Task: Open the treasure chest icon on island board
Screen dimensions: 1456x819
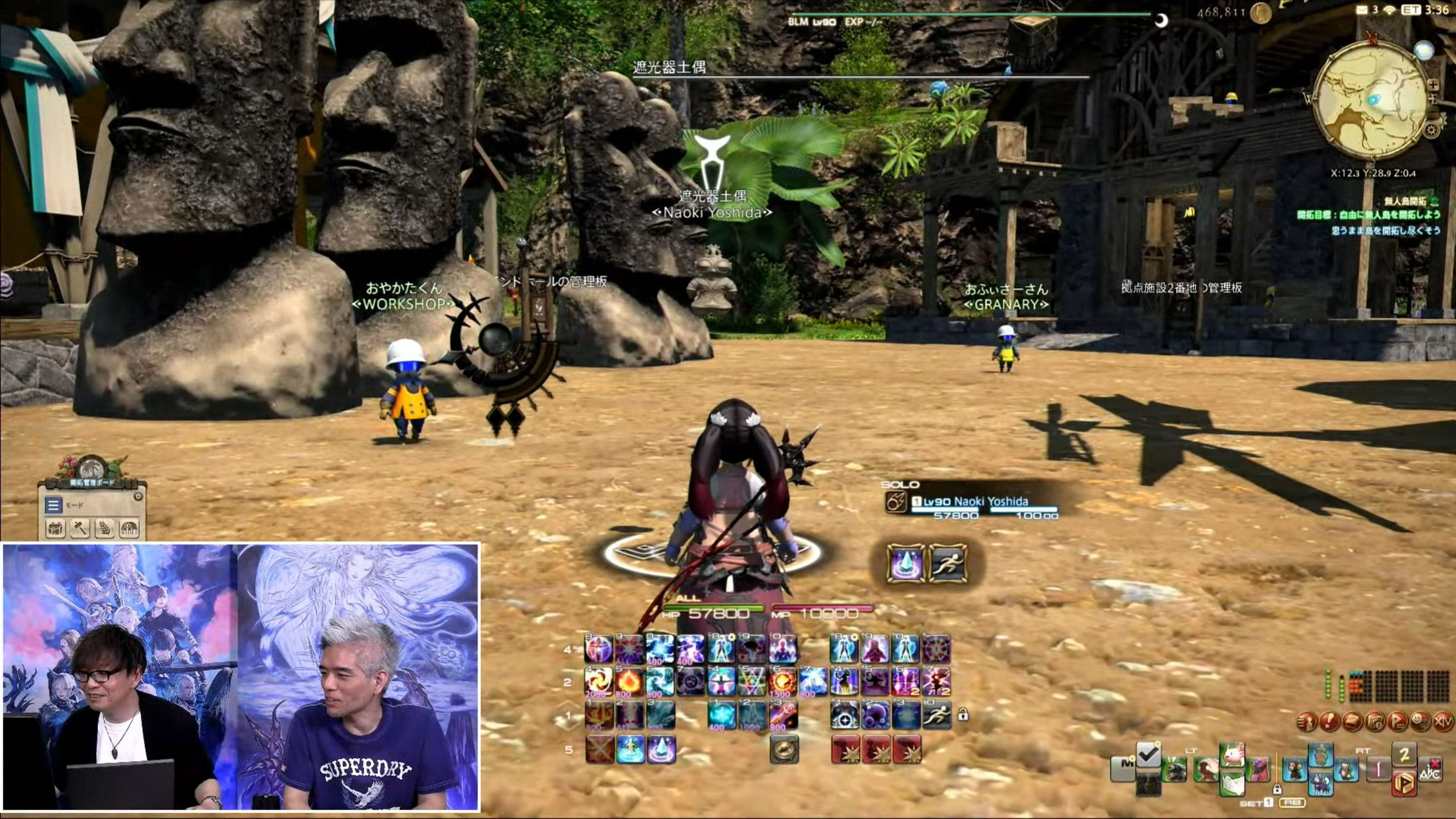Action: [55, 529]
